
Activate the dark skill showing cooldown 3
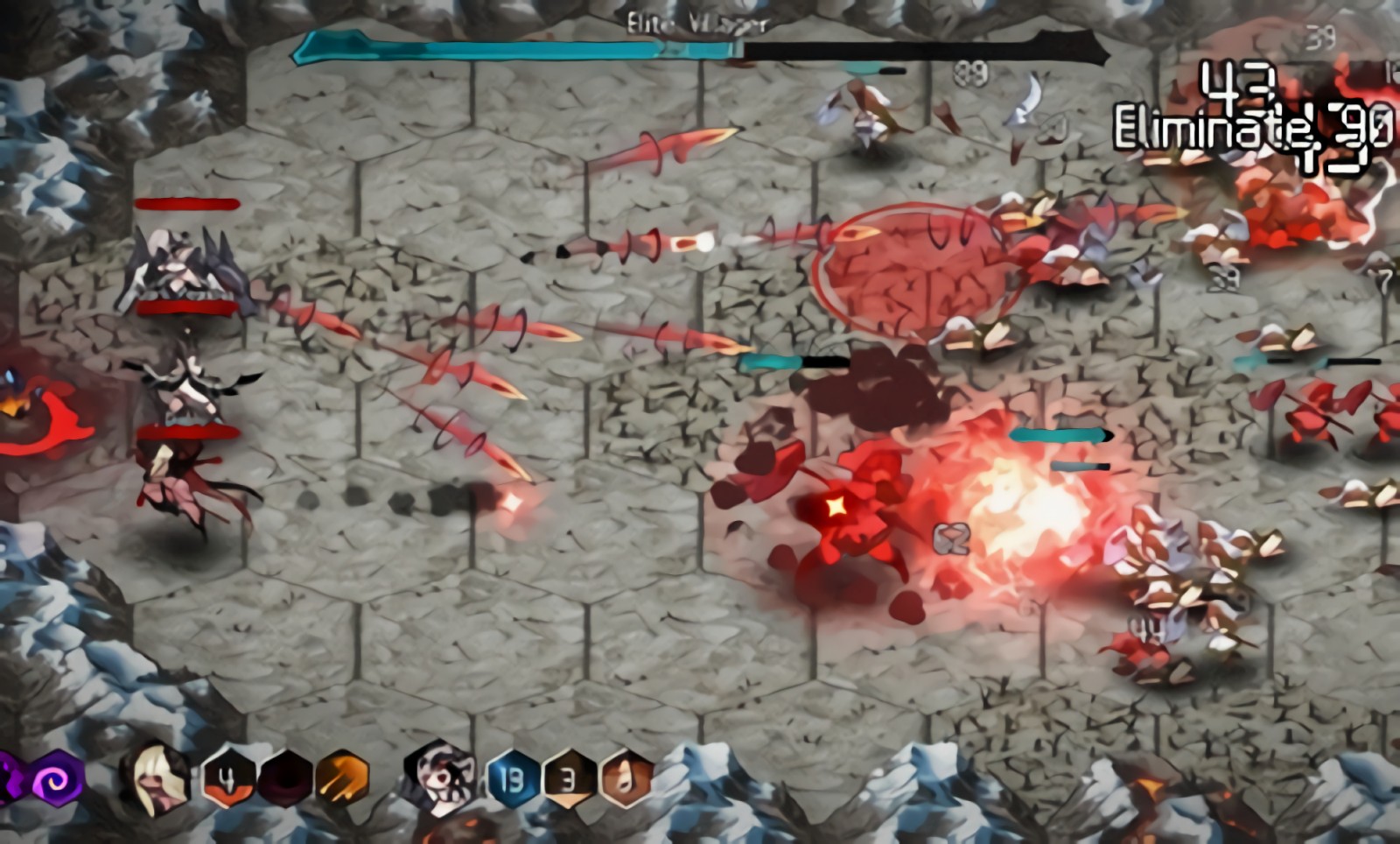coord(568,778)
